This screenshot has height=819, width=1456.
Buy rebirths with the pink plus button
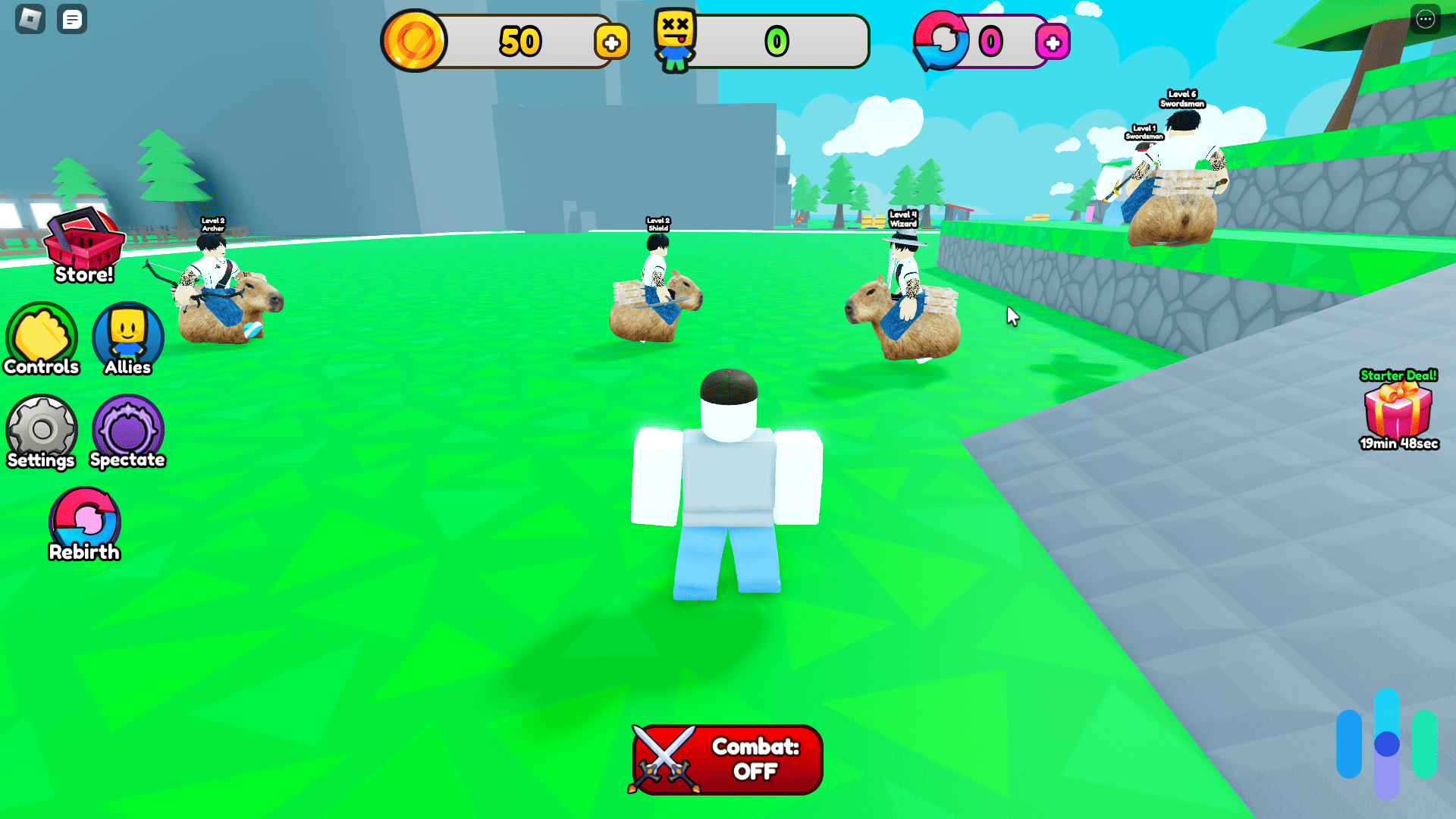click(x=1053, y=43)
